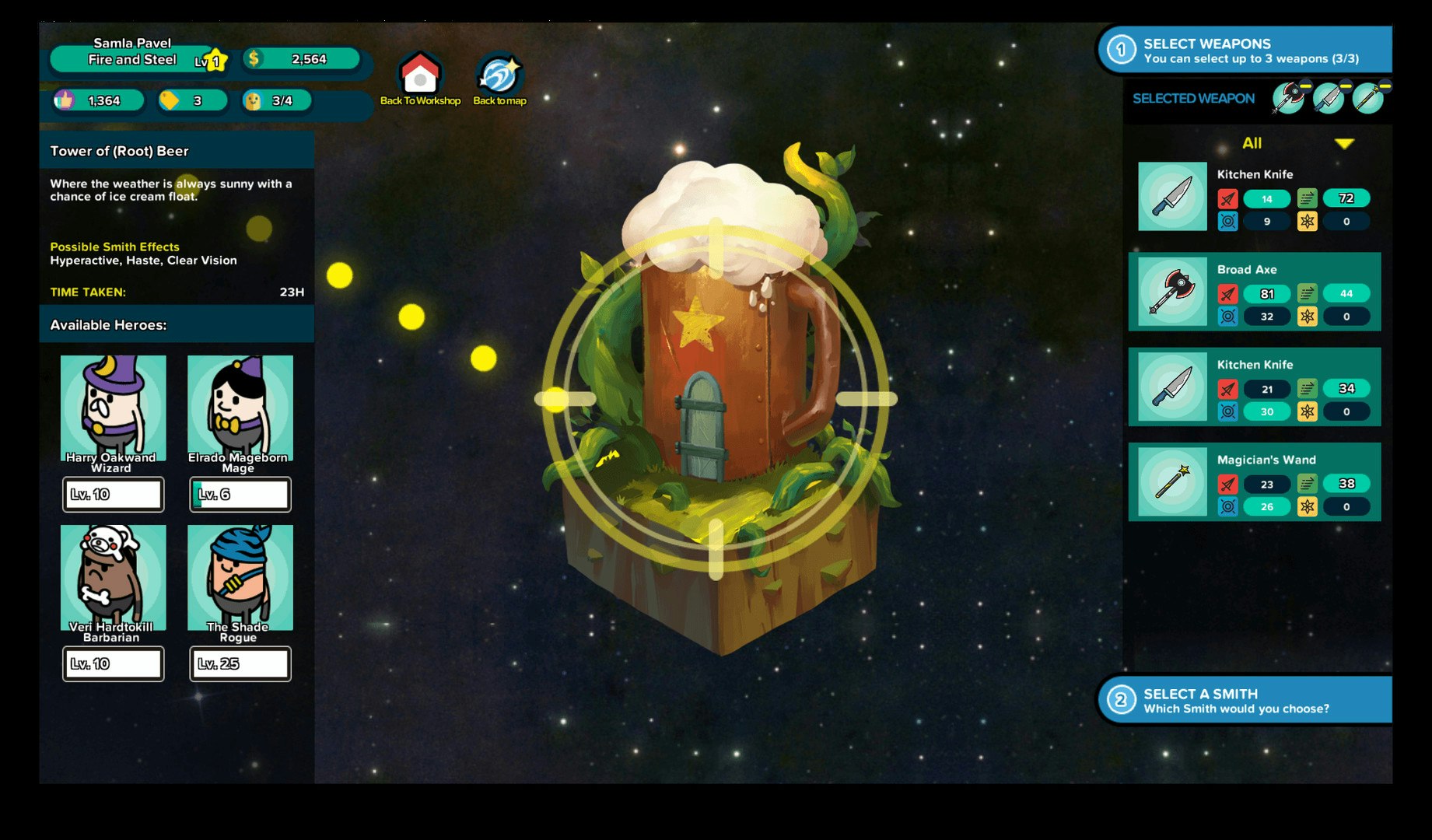This screenshot has height=840, width=1432.
Task: Click the top Kitchen Knife weapon icon
Action: point(1171,198)
